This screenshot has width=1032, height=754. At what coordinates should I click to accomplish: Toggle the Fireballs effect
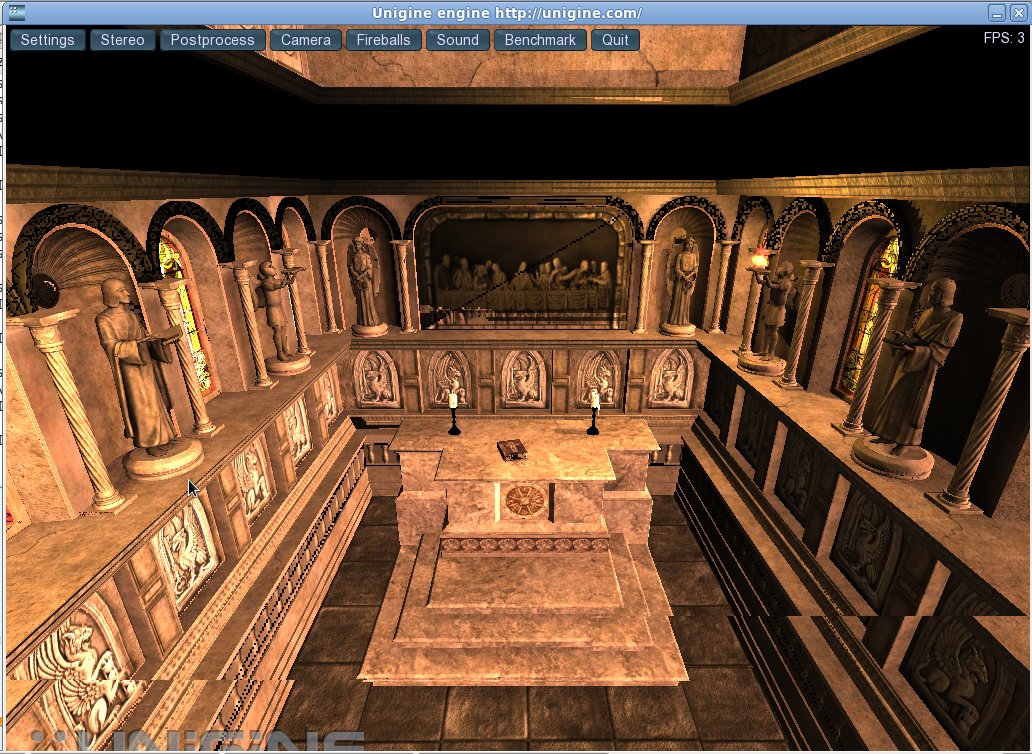click(384, 40)
